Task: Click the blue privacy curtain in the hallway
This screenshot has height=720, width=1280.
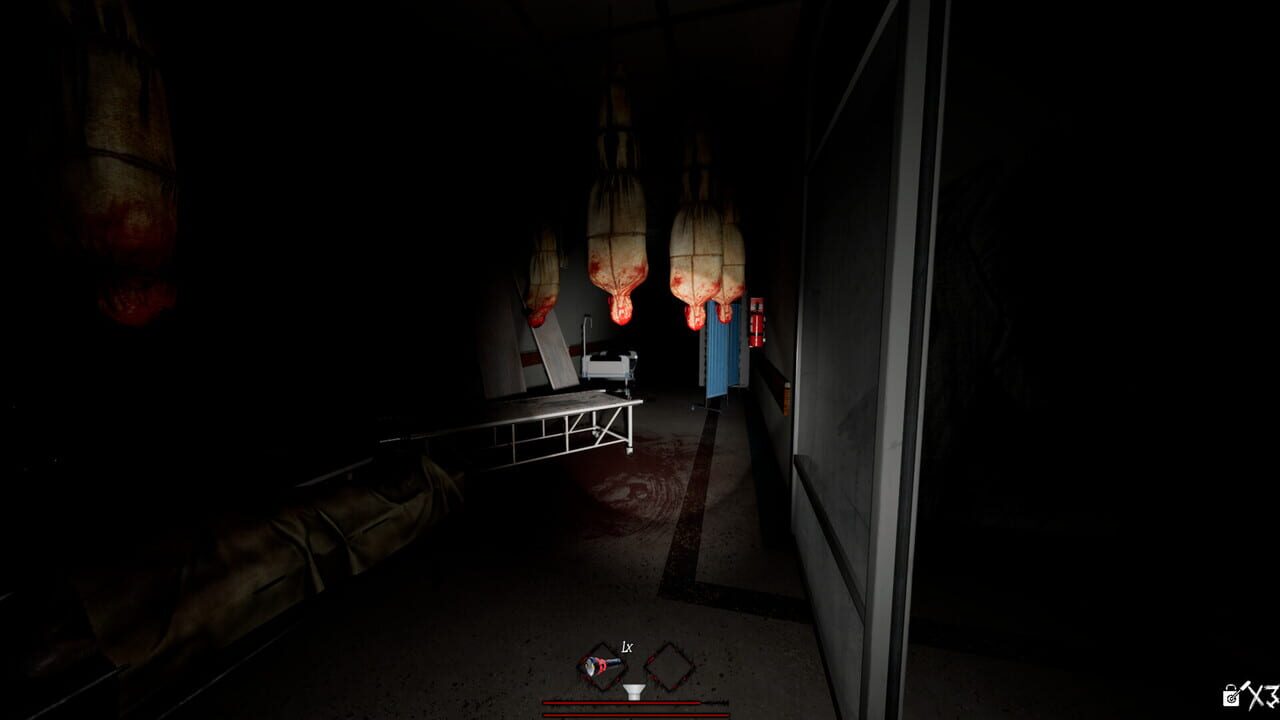Action: tap(722, 355)
